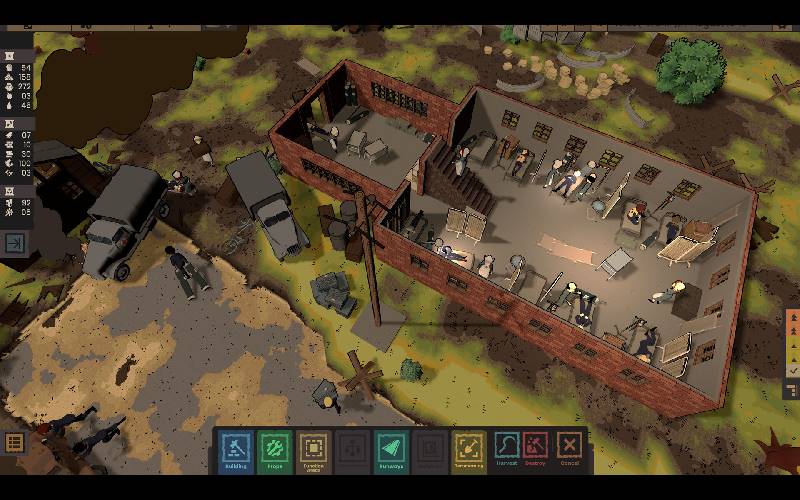Select the Harvest sickle tool

(508, 445)
